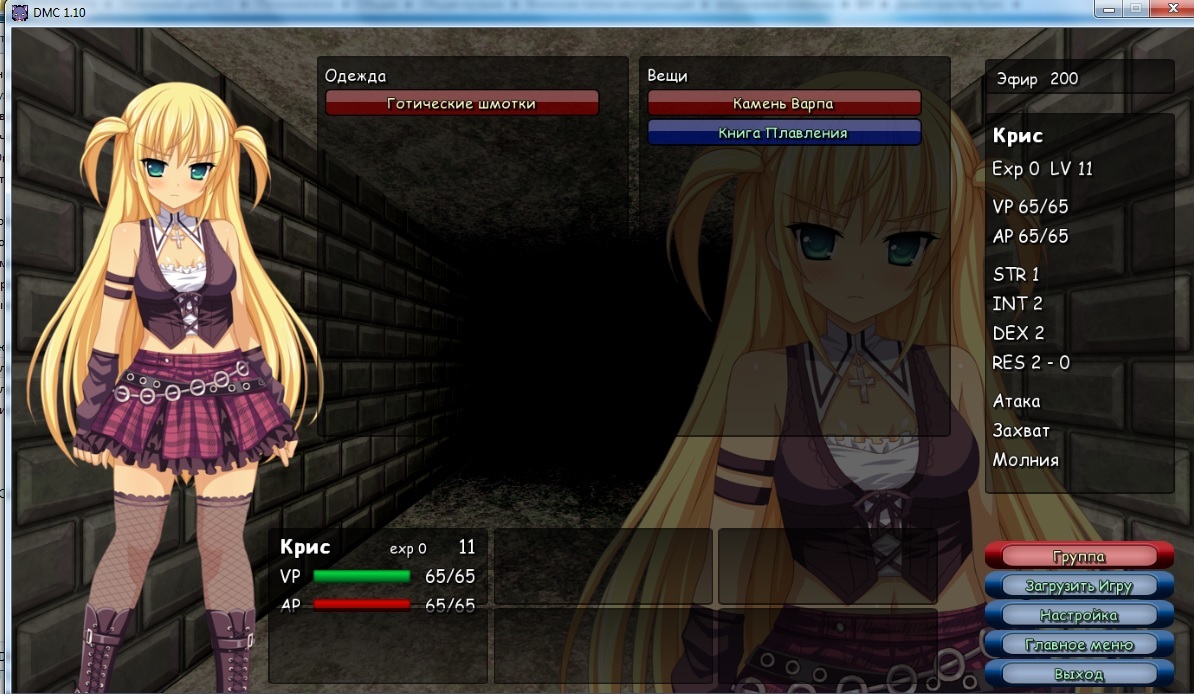This screenshot has width=1194, height=694.
Task: Return to Главное меню
Action: 1078,645
